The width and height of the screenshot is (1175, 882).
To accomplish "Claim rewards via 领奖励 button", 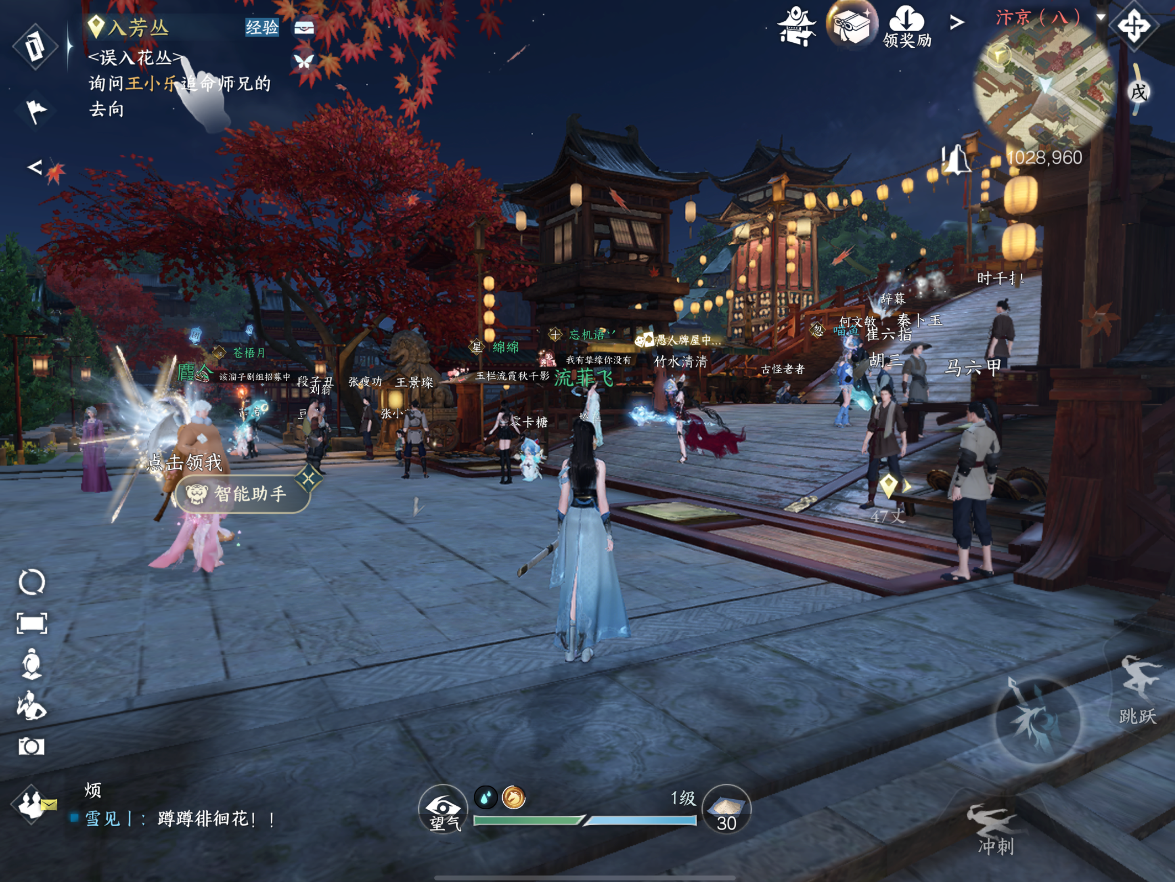I will pyautogui.click(x=907, y=26).
